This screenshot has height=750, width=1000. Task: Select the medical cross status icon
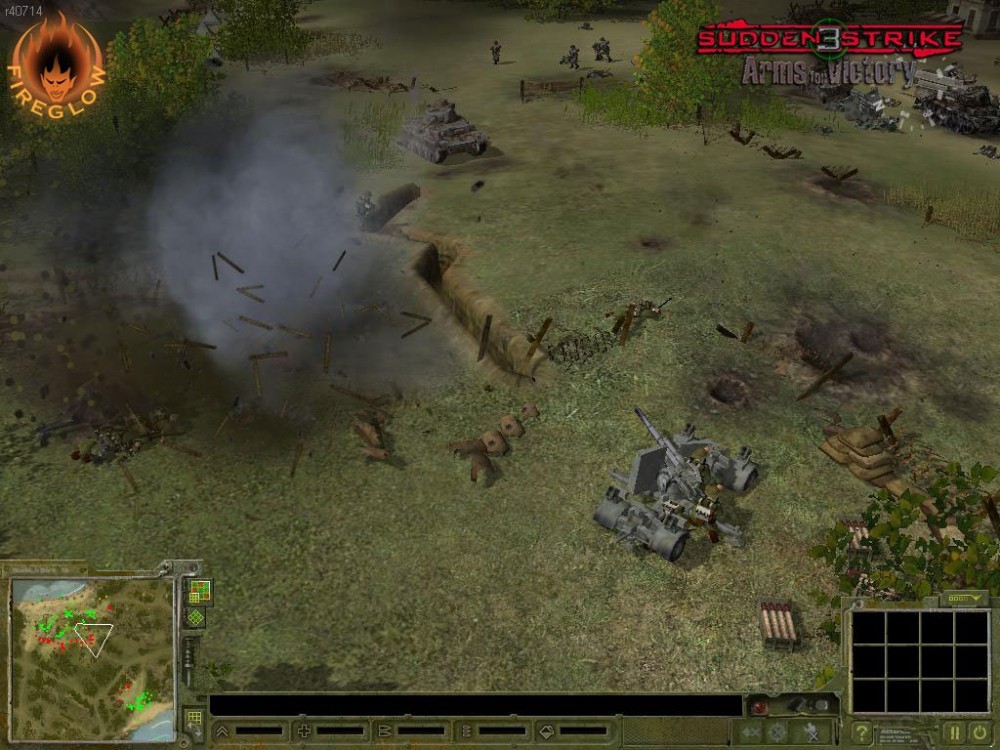pos(304,731)
